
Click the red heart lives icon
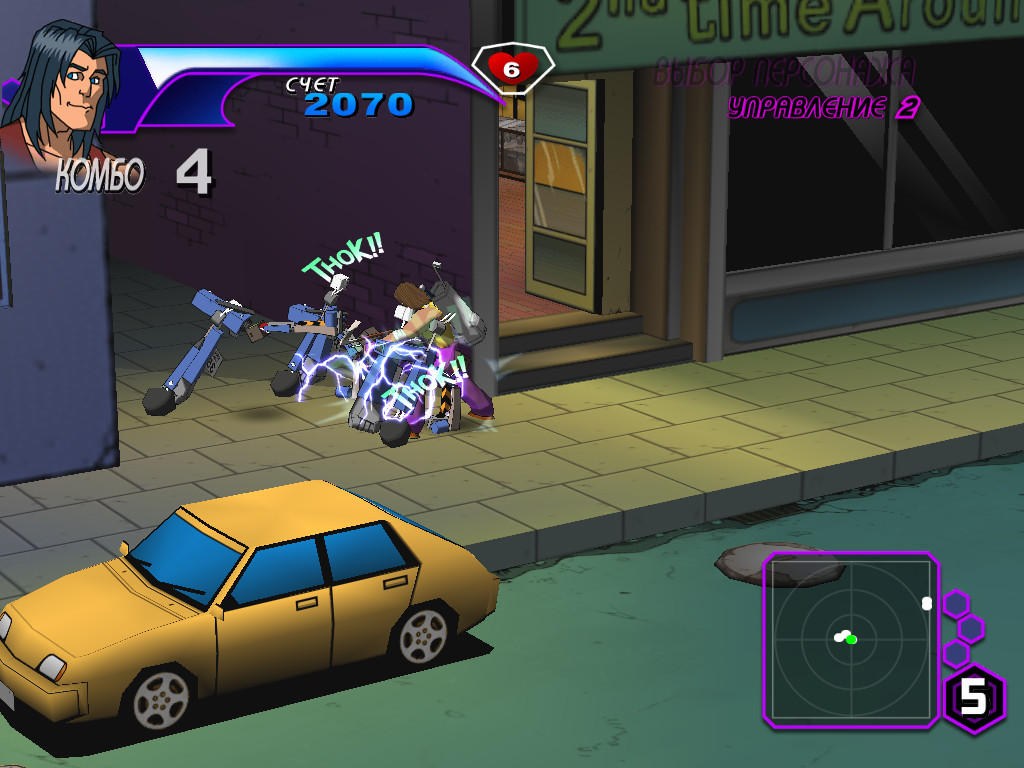click(511, 68)
